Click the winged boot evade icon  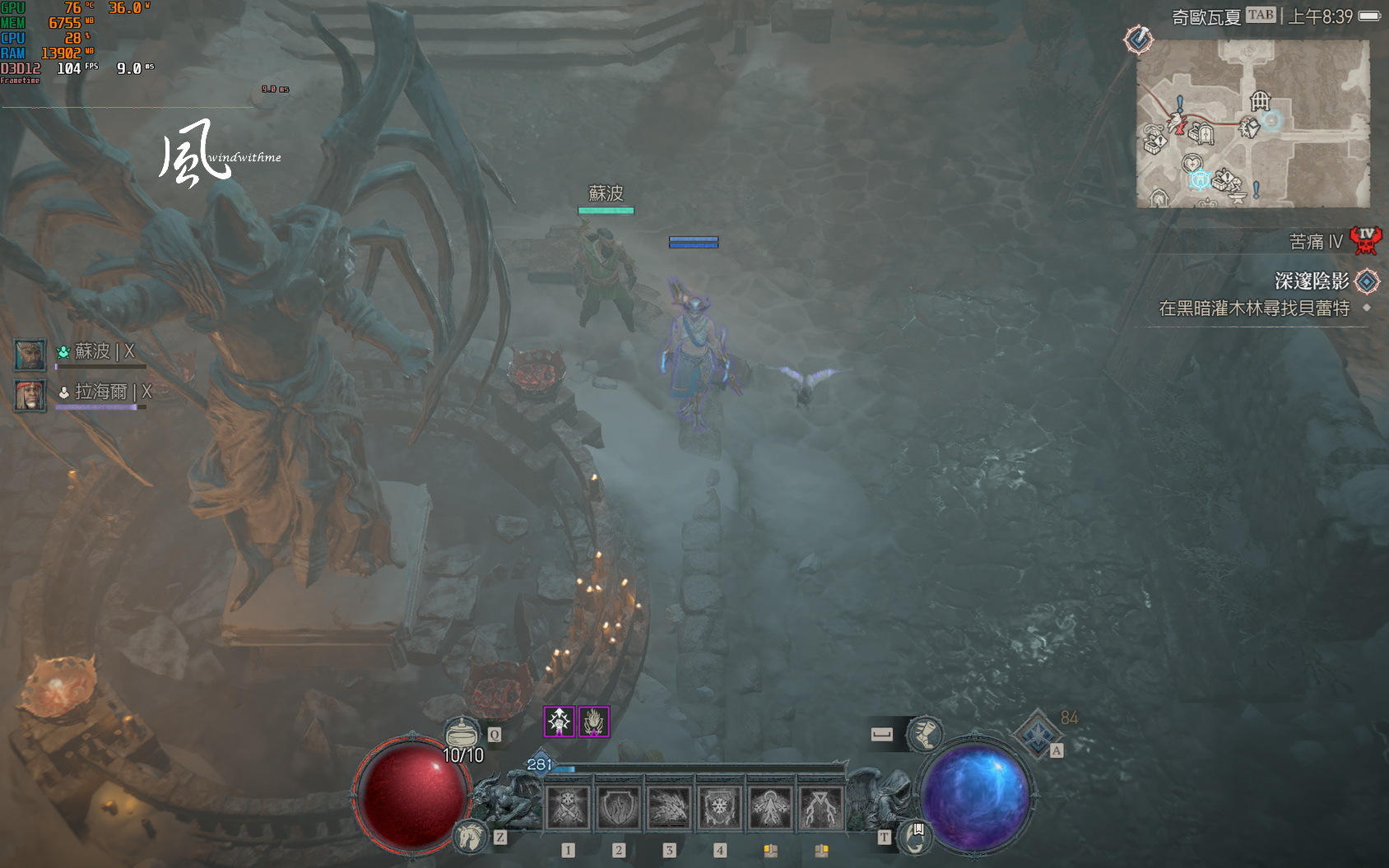[924, 732]
